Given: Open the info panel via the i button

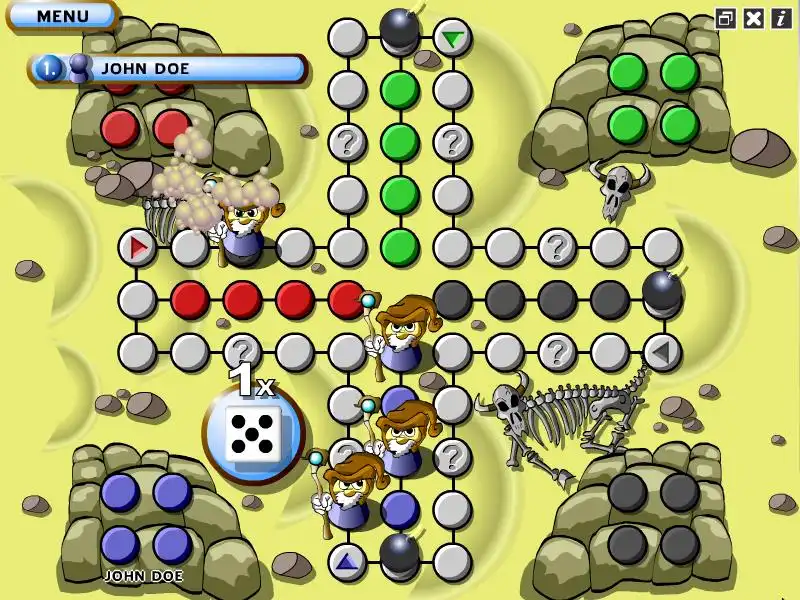Looking at the screenshot, I should 780,18.
